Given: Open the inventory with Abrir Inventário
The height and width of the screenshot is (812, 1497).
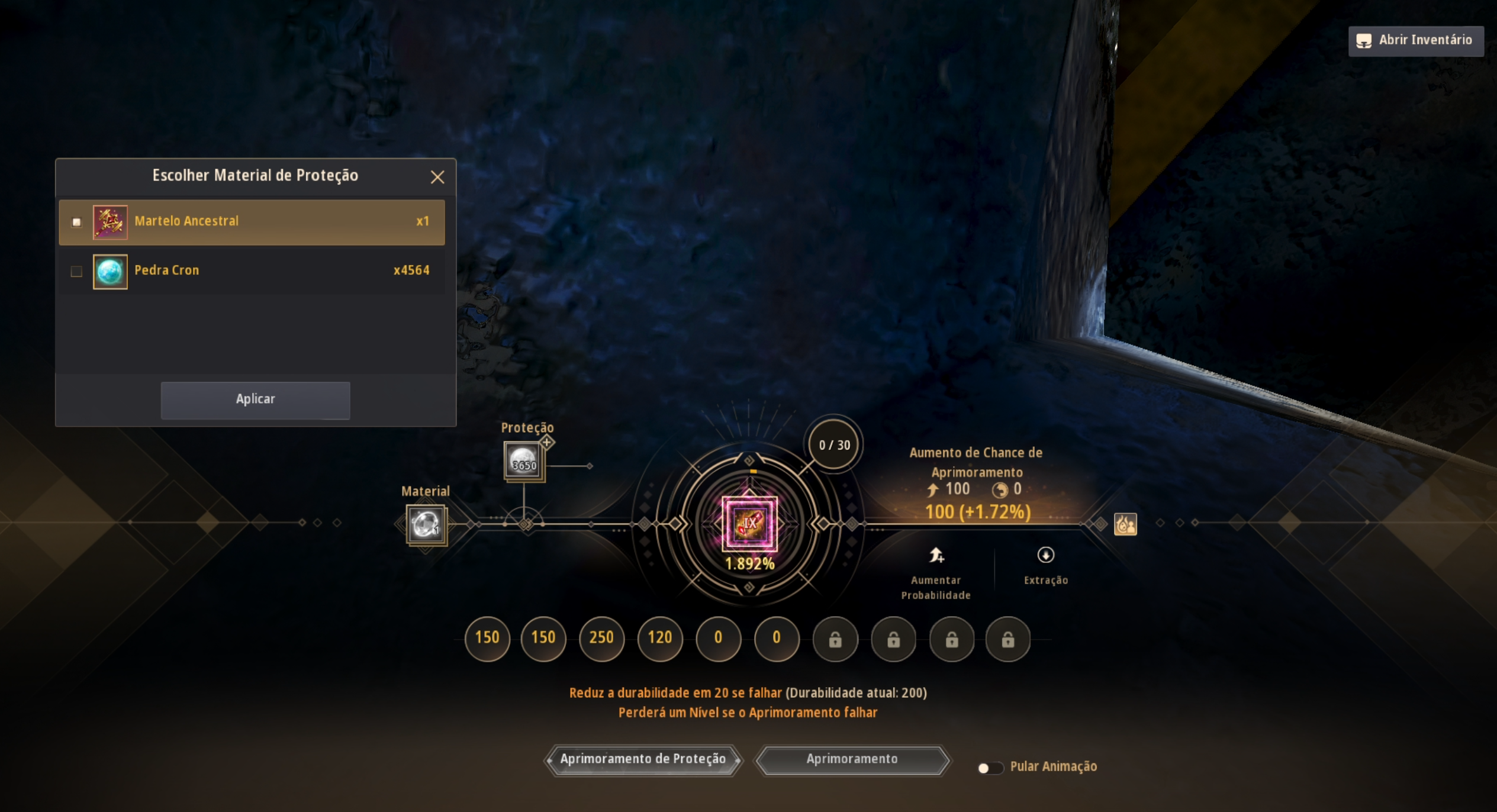Looking at the screenshot, I should pos(1415,40).
